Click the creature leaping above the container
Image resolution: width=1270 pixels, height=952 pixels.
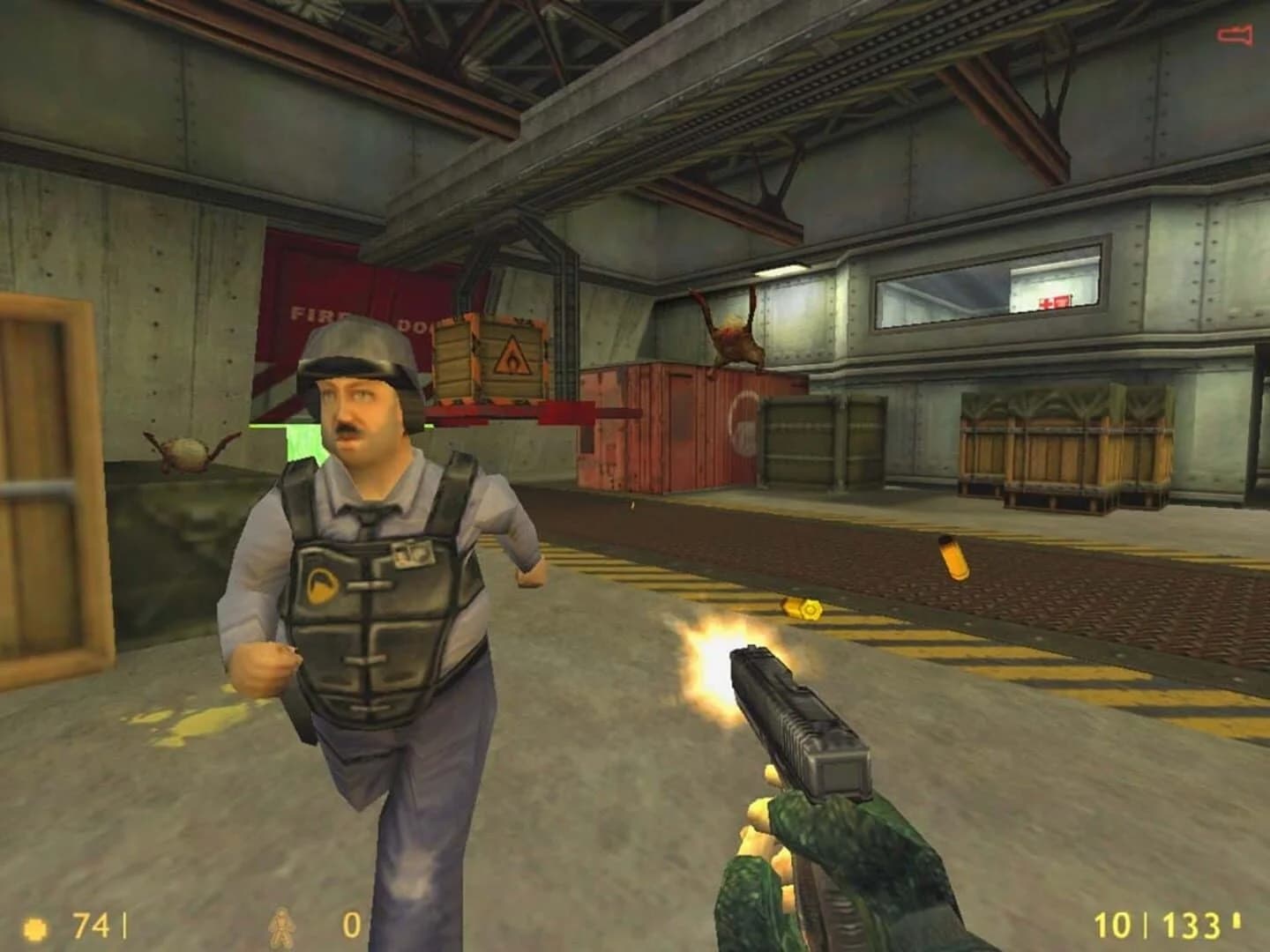(734, 335)
